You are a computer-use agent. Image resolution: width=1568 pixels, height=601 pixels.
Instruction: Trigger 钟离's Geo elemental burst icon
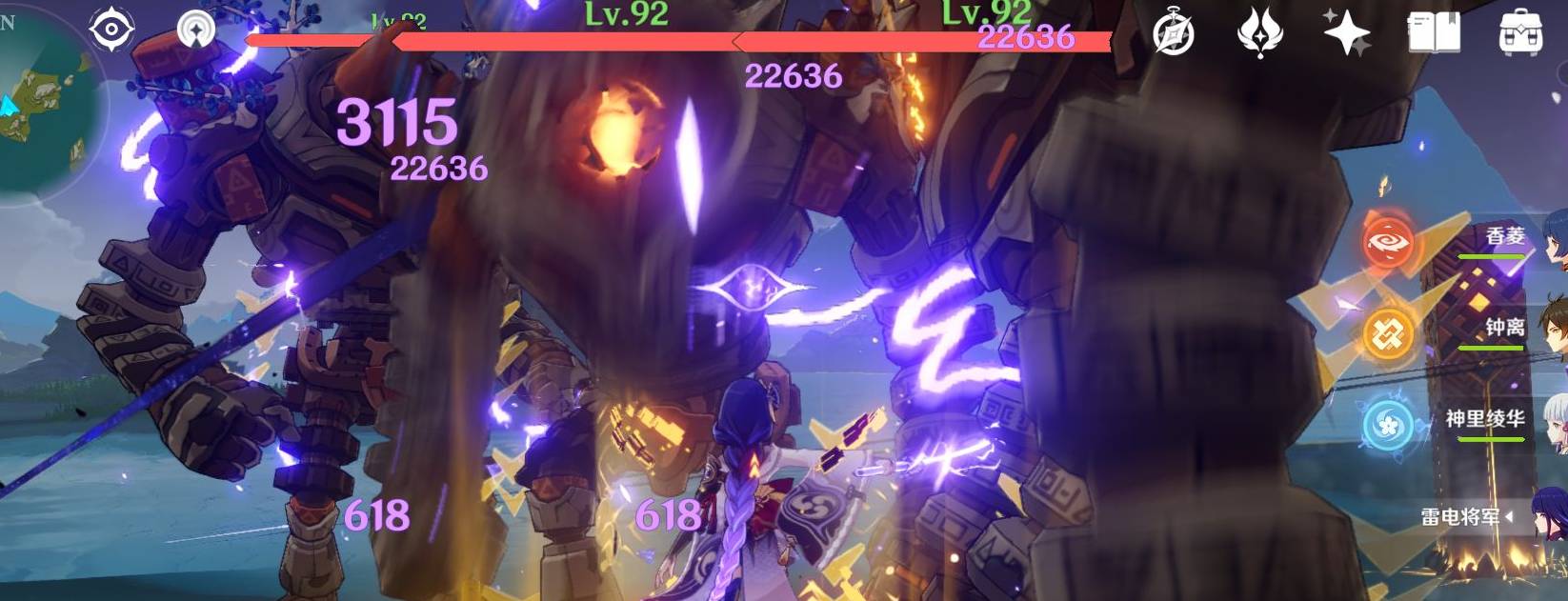point(1387,334)
